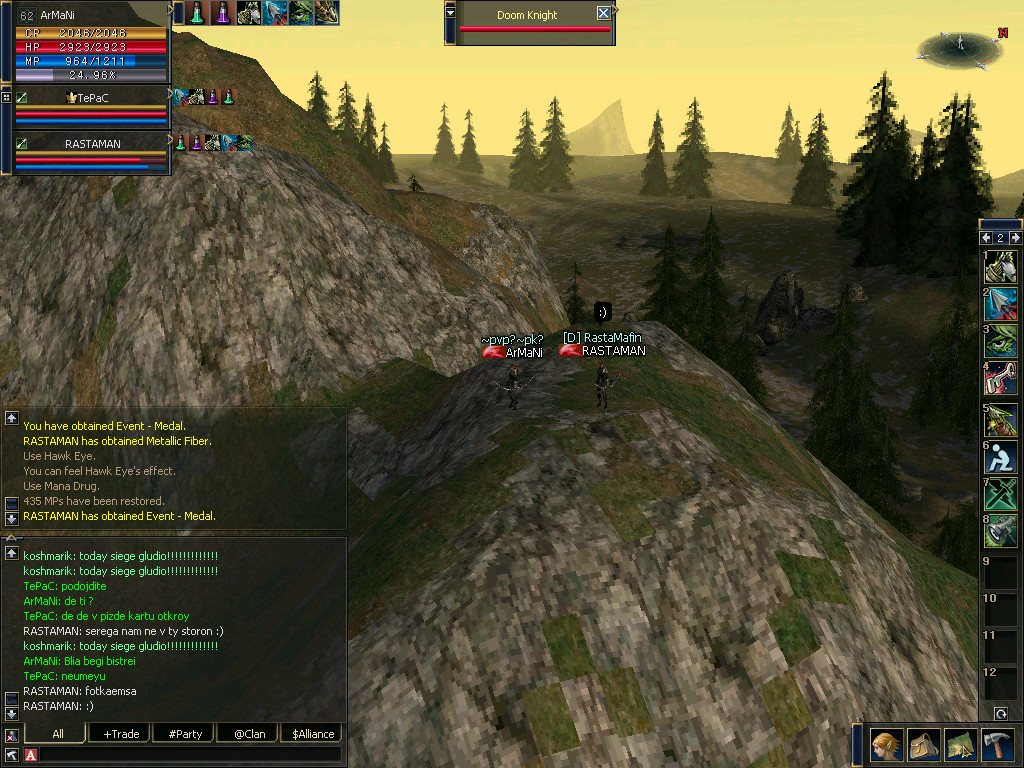This screenshot has height=768, width=1024.
Task: Select the All chat tab
Action: [57, 734]
